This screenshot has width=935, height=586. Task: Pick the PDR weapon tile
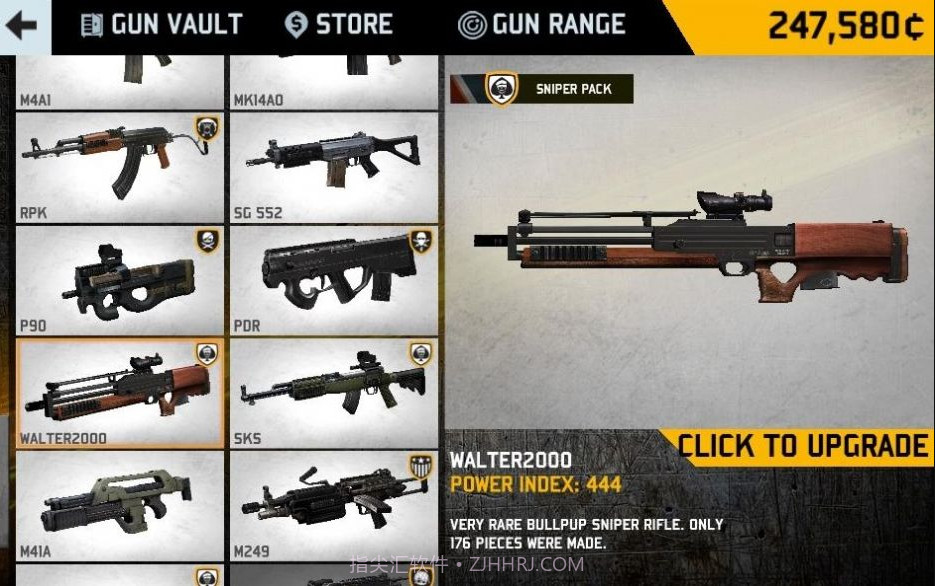tap(334, 280)
